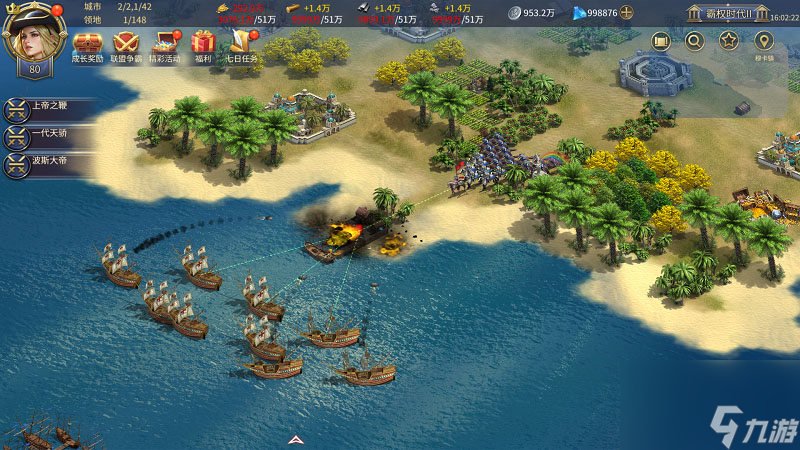
Task: Open the magnifying glass search
Action: [694, 41]
